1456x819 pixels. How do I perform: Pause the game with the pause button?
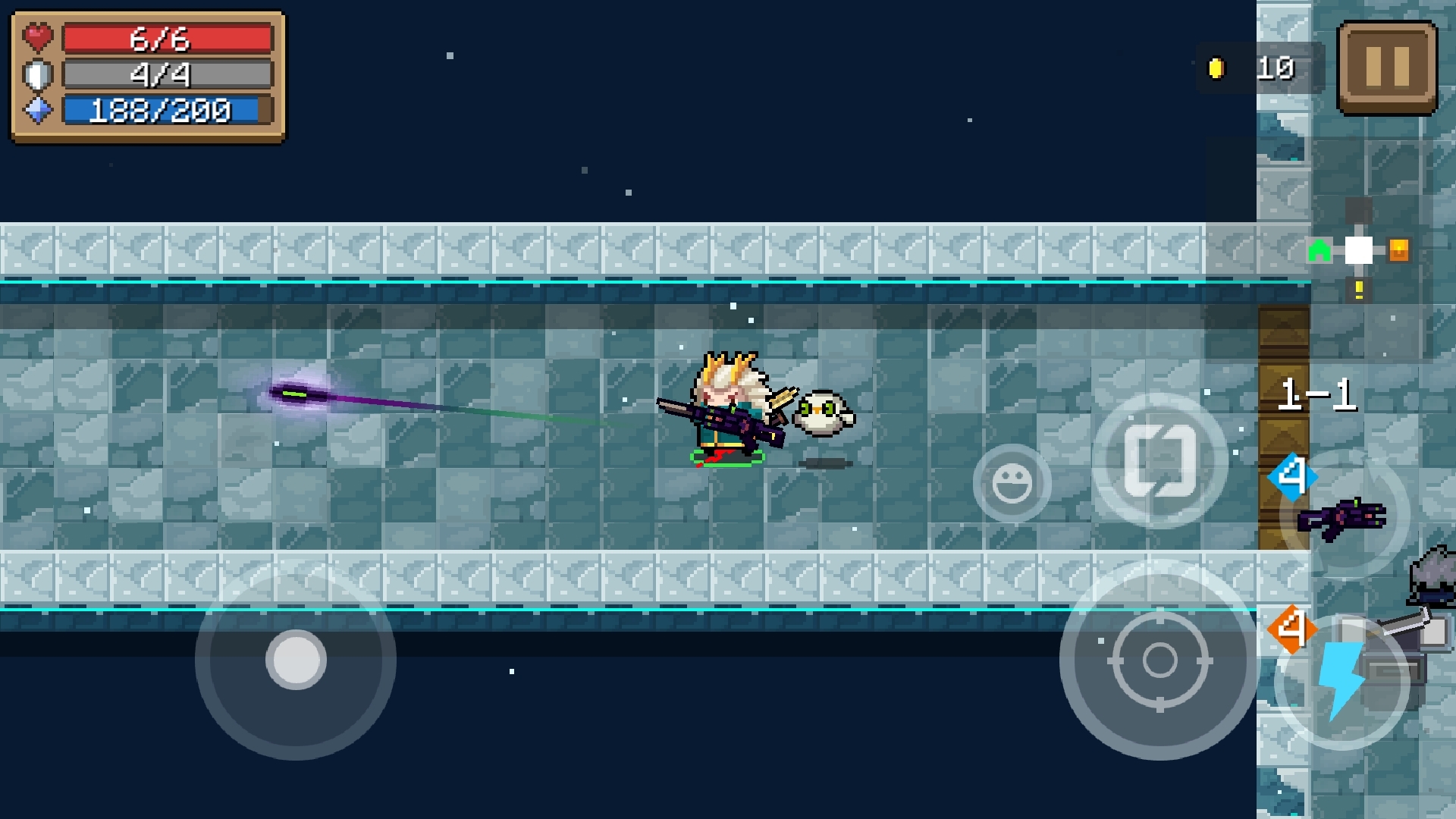coord(1386,67)
